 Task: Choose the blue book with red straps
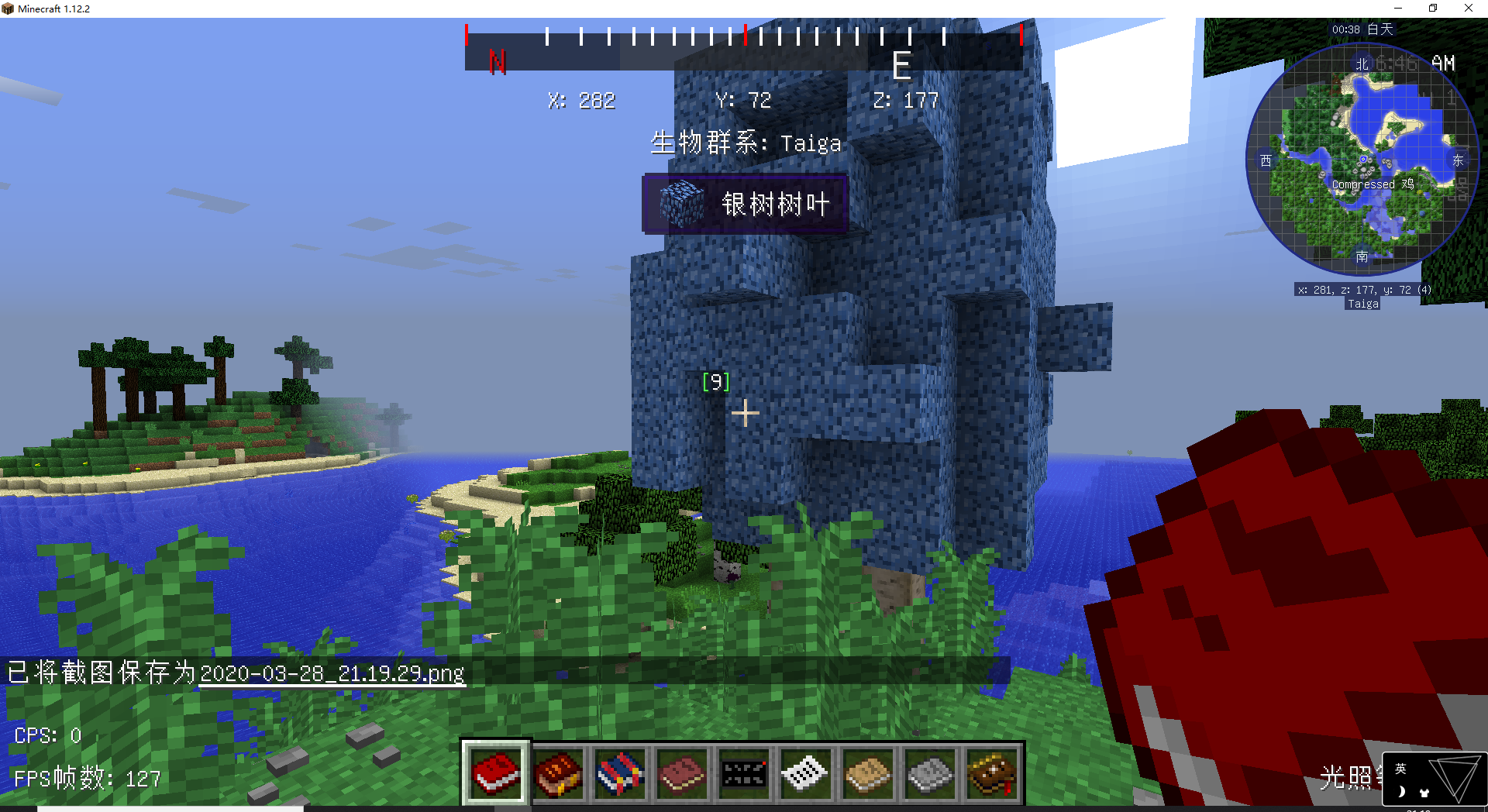pyautogui.click(x=620, y=773)
